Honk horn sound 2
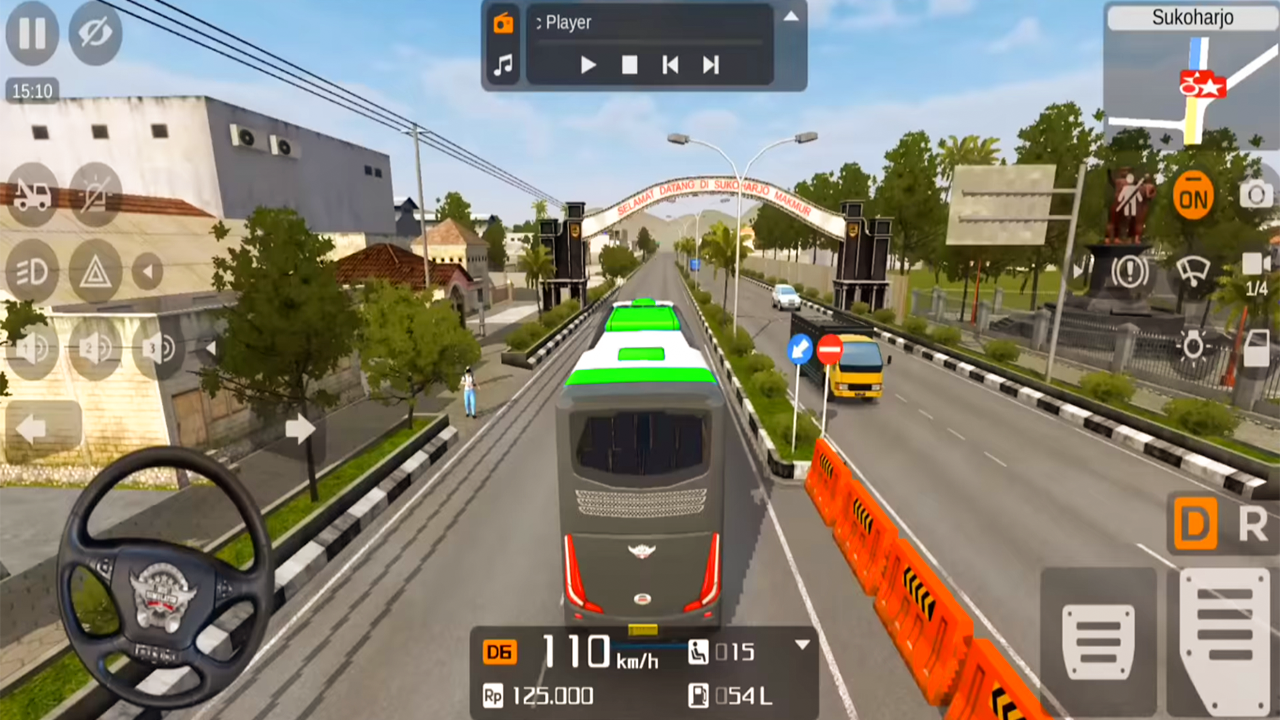1280x720 pixels. 95,348
